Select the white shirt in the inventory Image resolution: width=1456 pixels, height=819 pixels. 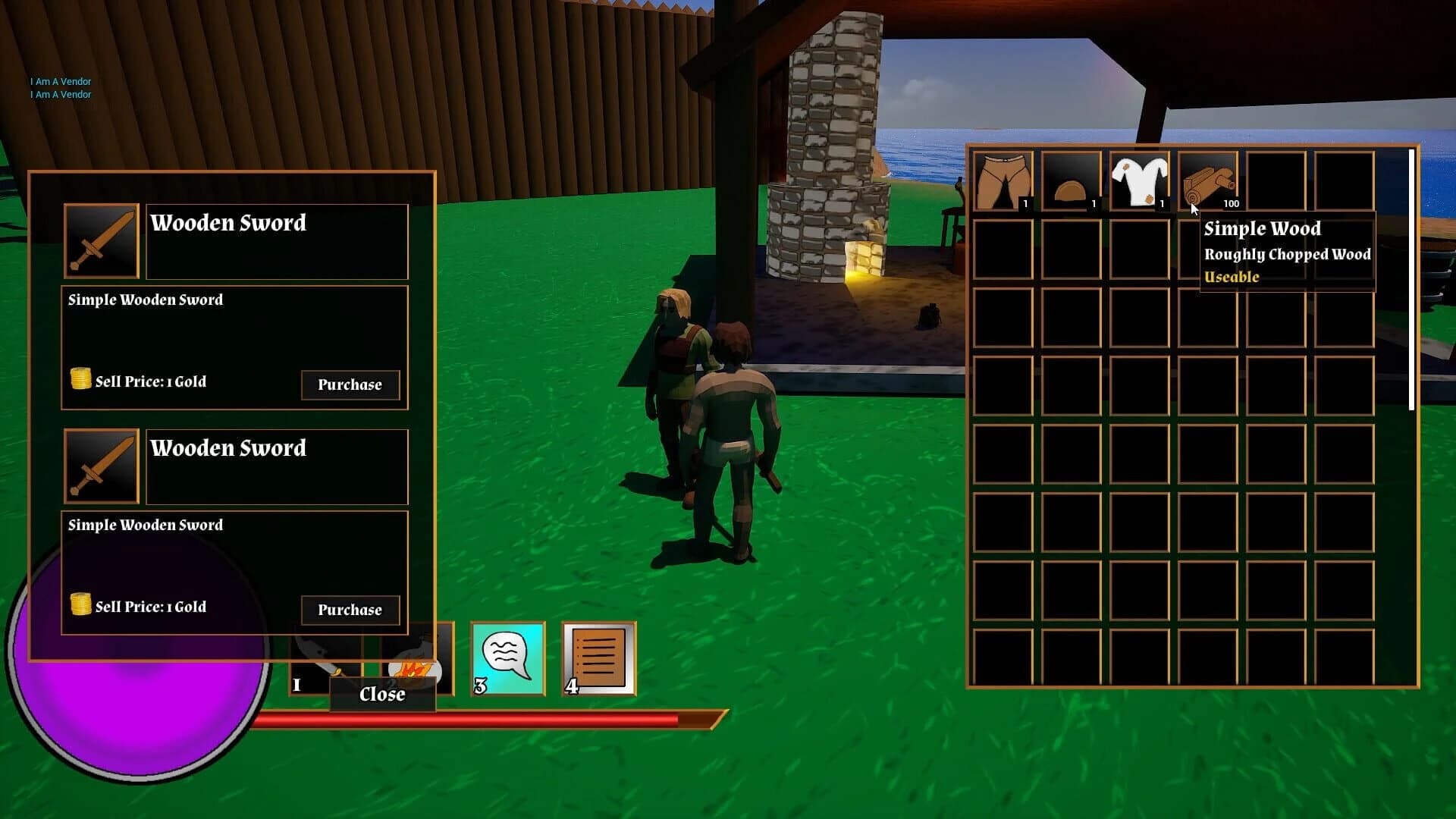[1141, 180]
